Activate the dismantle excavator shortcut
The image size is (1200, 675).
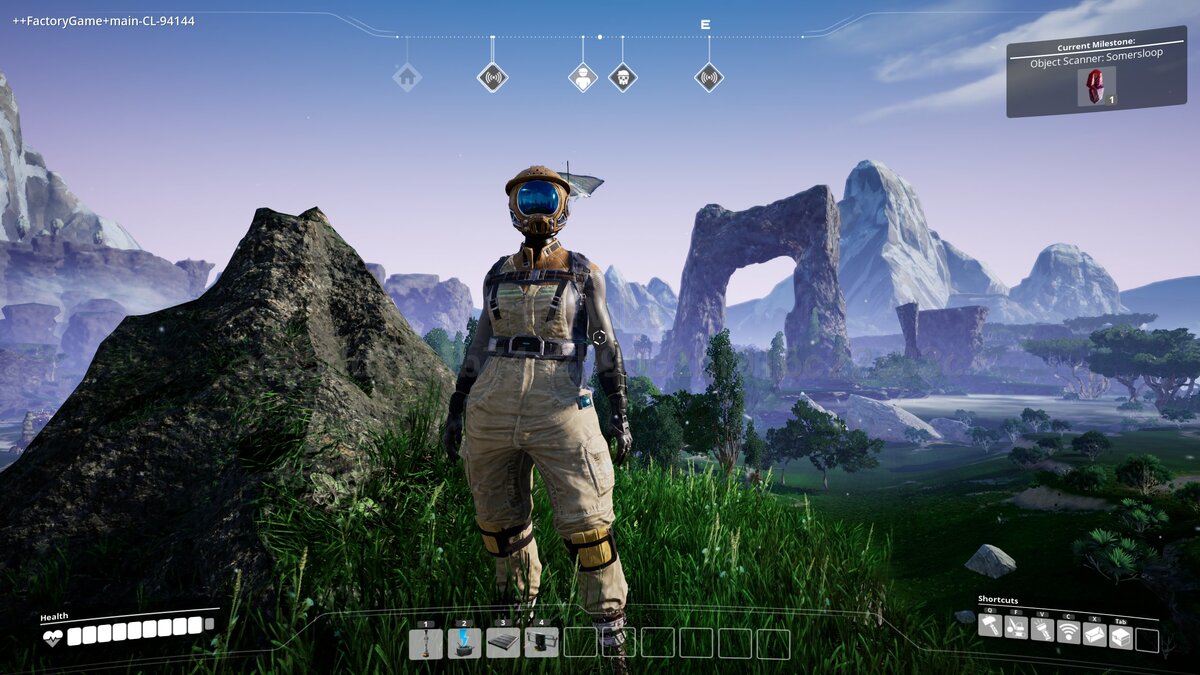point(1016,629)
